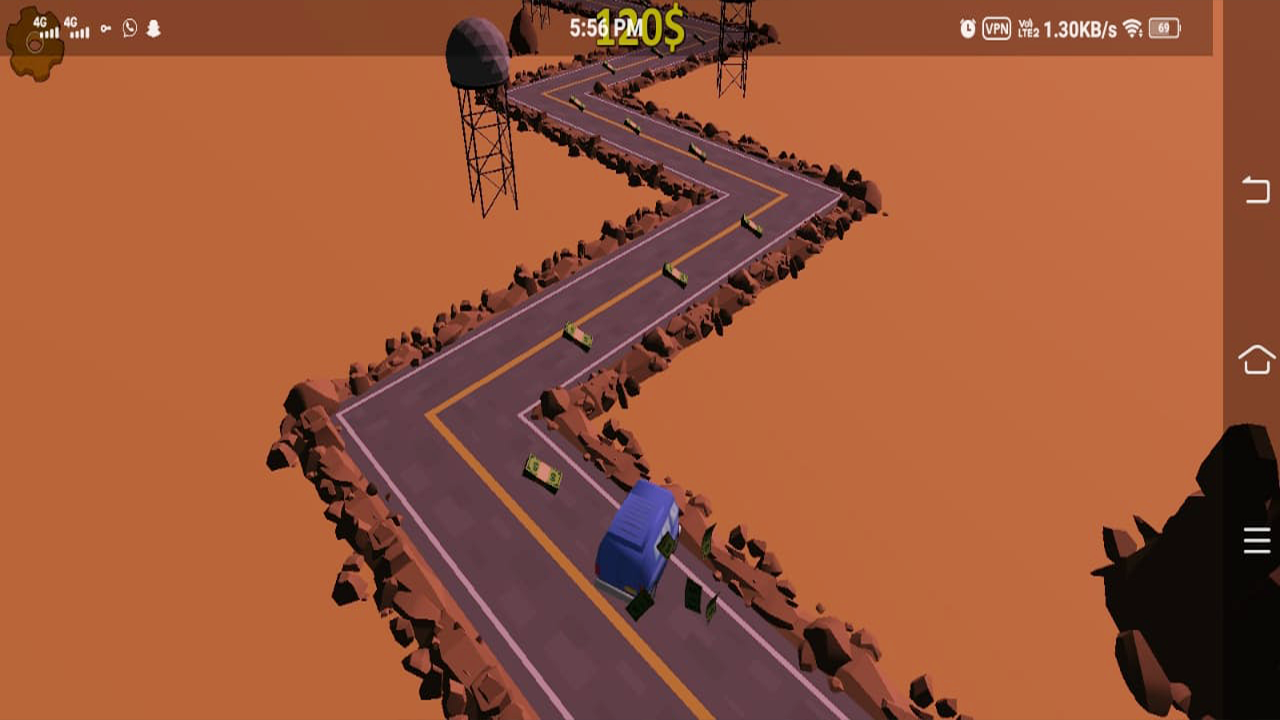Open the VPN status indicator
The width and height of the screenshot is (1280, 720).
pos(997,27)
